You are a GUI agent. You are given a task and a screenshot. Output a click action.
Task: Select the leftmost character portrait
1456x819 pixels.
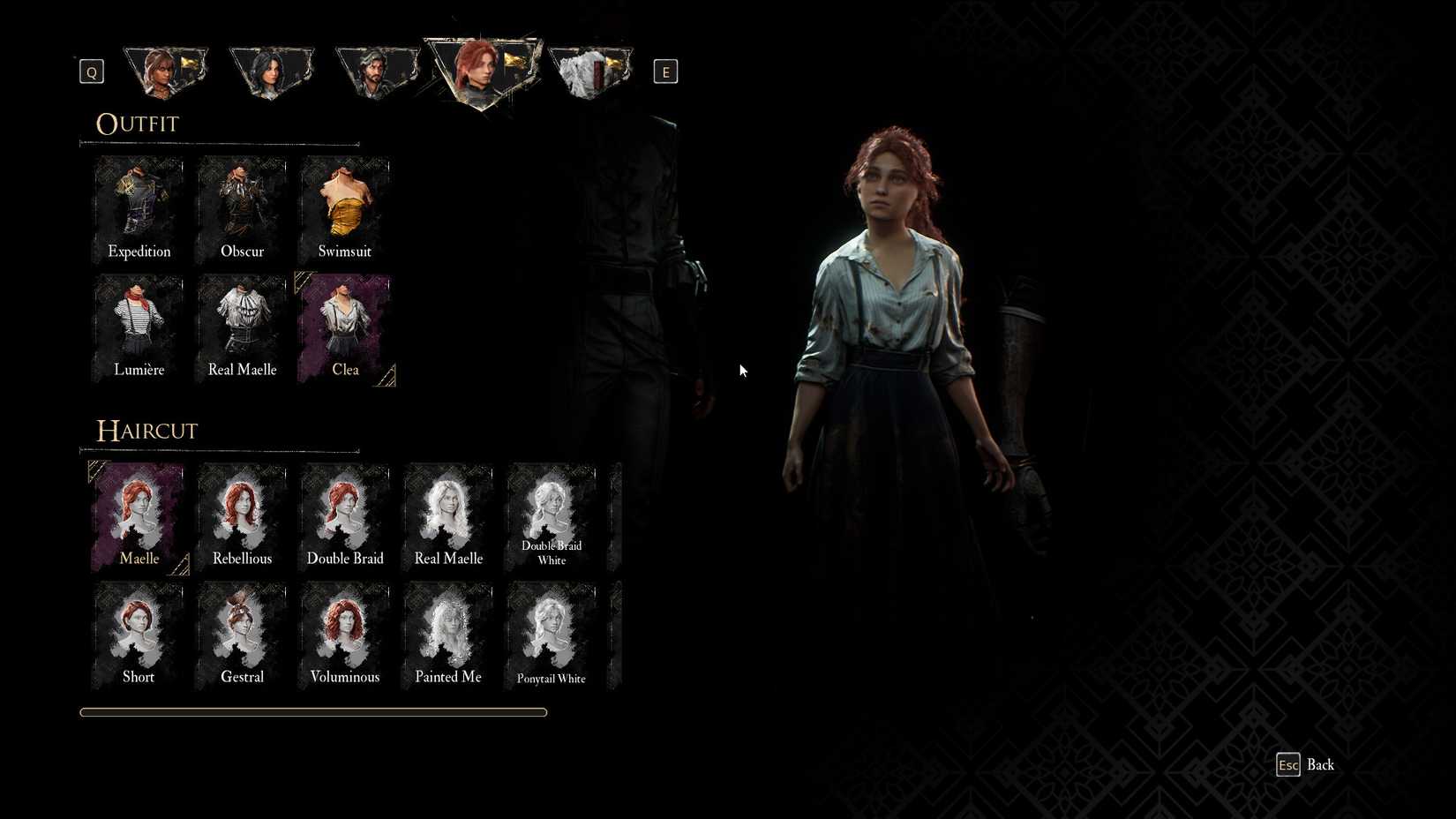(166, 71)
